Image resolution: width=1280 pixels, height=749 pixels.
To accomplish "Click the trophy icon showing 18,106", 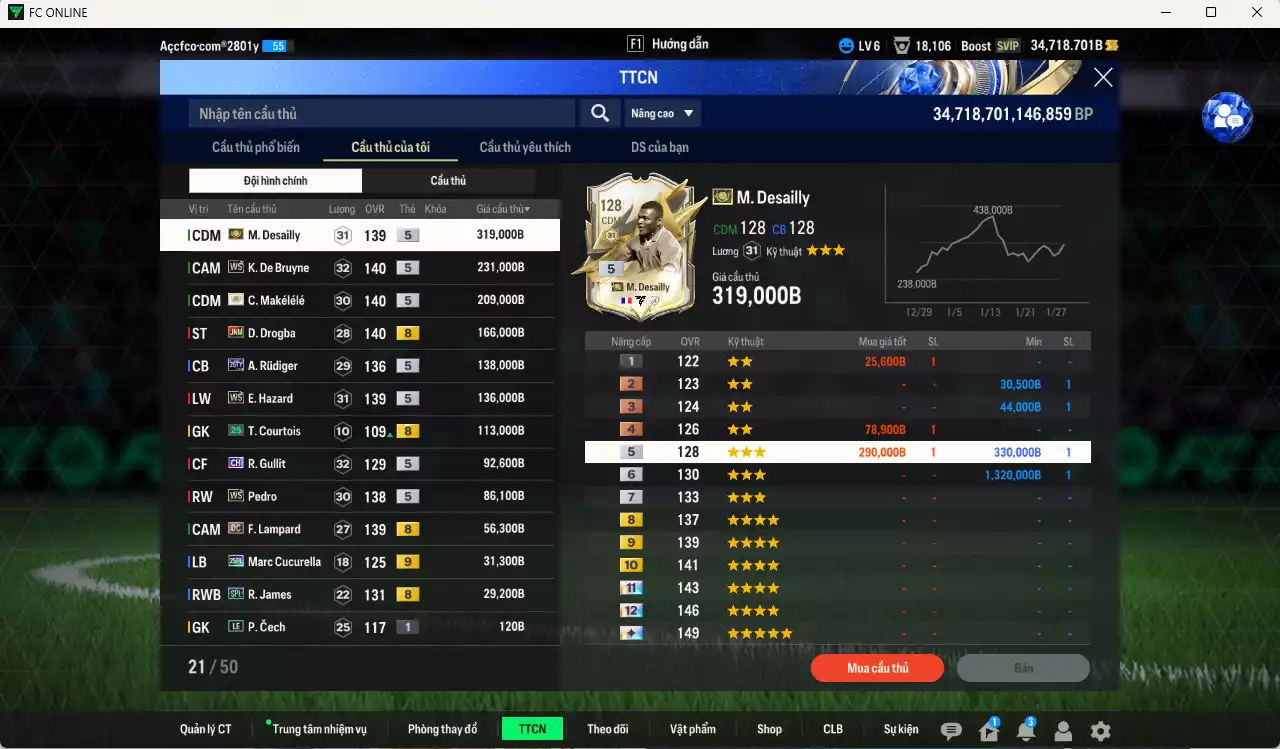I will 903,44.
